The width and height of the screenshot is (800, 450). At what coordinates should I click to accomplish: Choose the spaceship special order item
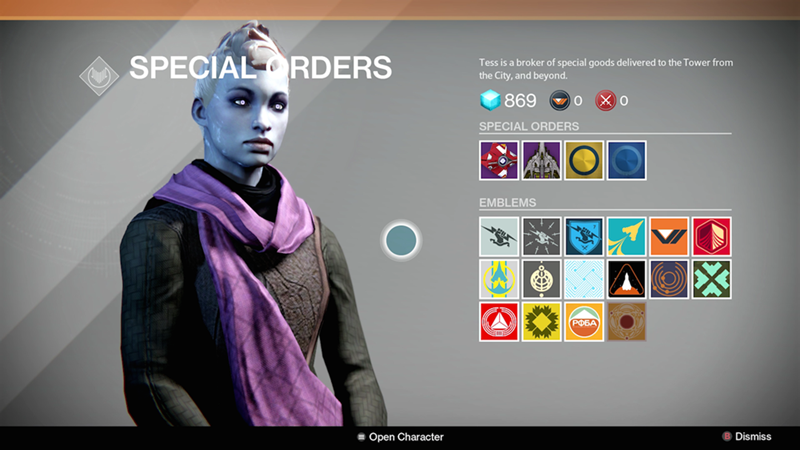tap(541, 160)
